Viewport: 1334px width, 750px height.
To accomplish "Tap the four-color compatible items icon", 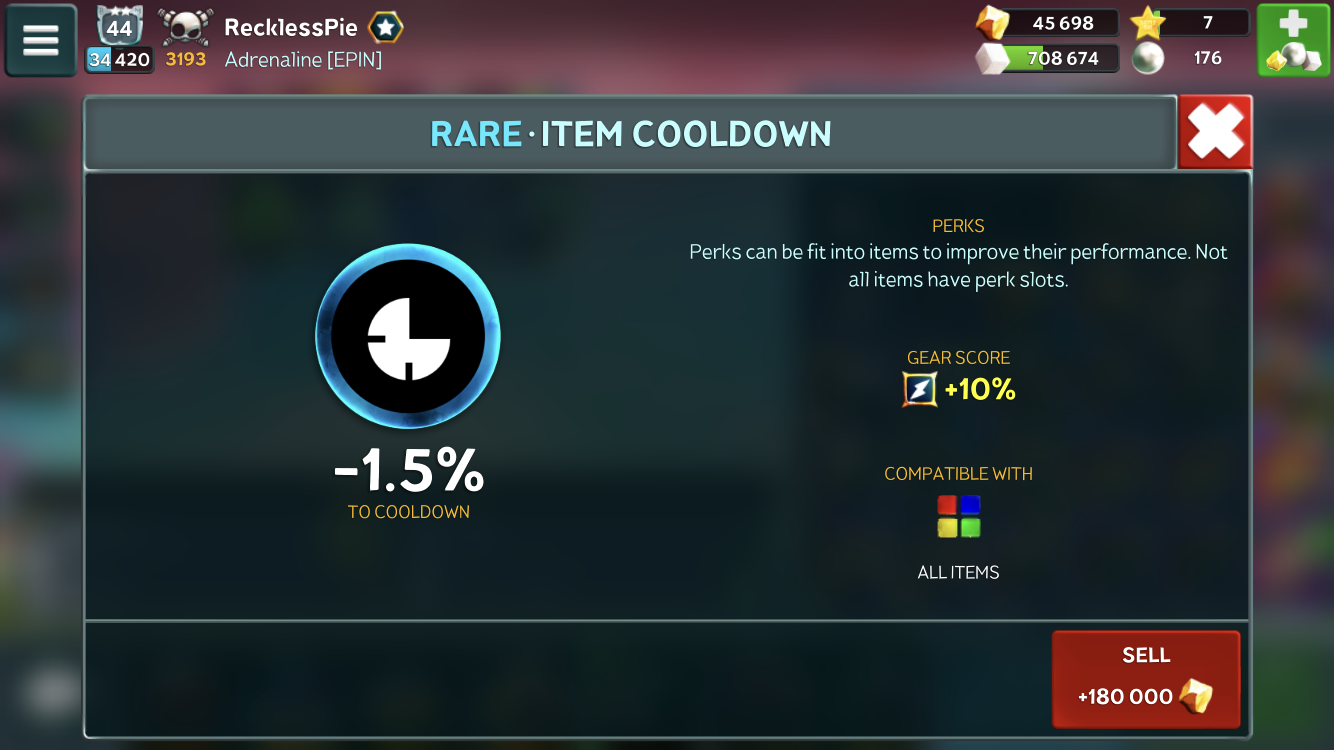I will (958, 516).
